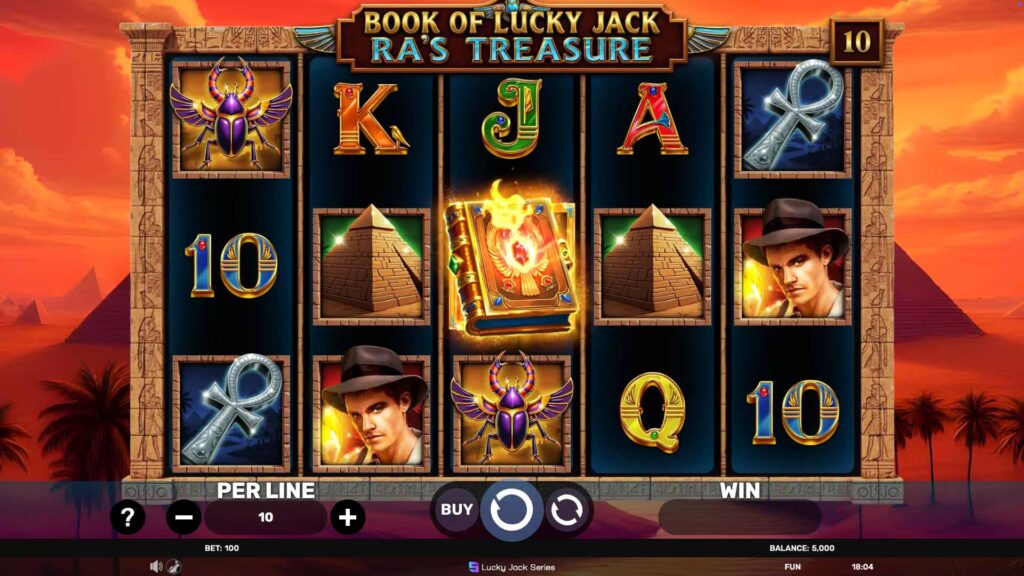Screen dimensions: 1024x576
Task: Open the BUY bonus feature
Action: point(457,510)
